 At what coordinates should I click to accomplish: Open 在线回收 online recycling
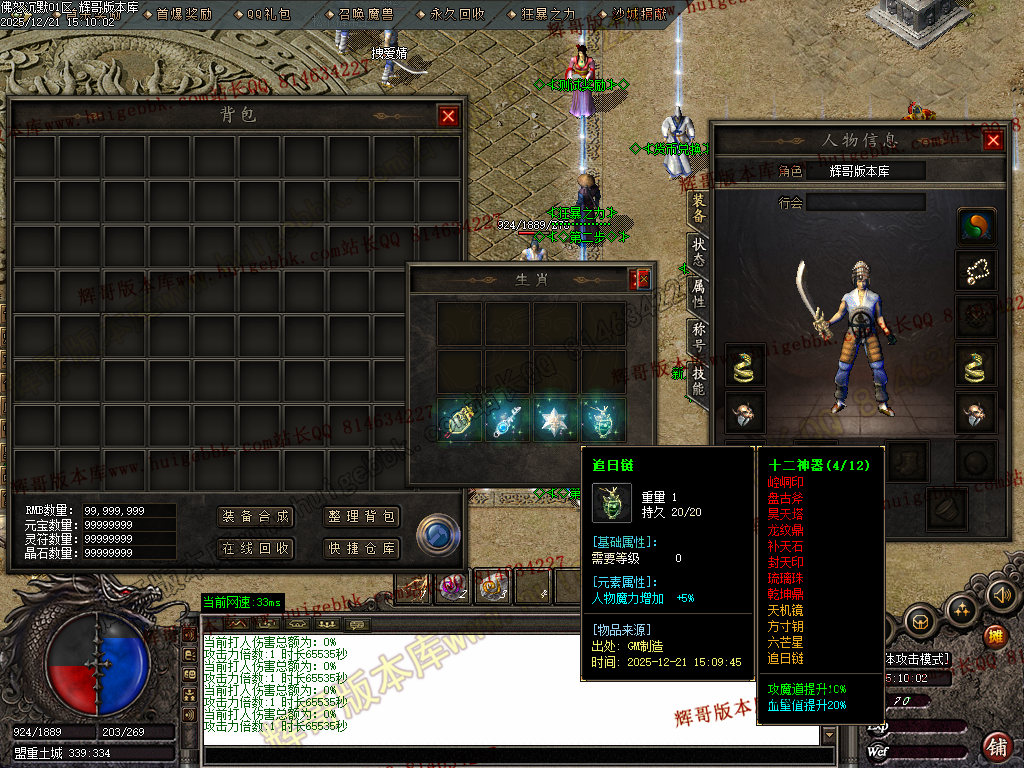pos(255,548)
